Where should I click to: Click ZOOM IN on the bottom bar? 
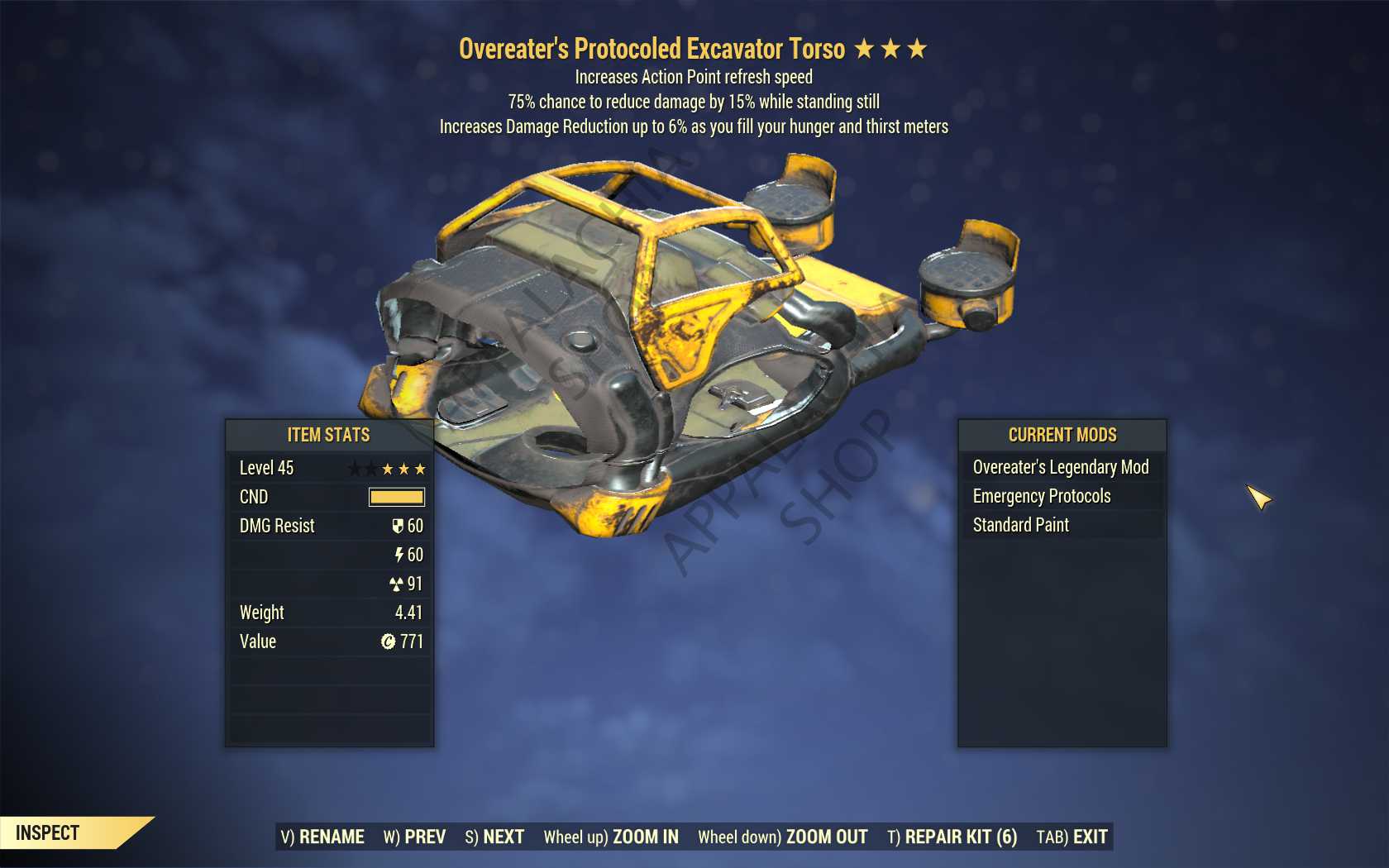click(x=611, y=837)
